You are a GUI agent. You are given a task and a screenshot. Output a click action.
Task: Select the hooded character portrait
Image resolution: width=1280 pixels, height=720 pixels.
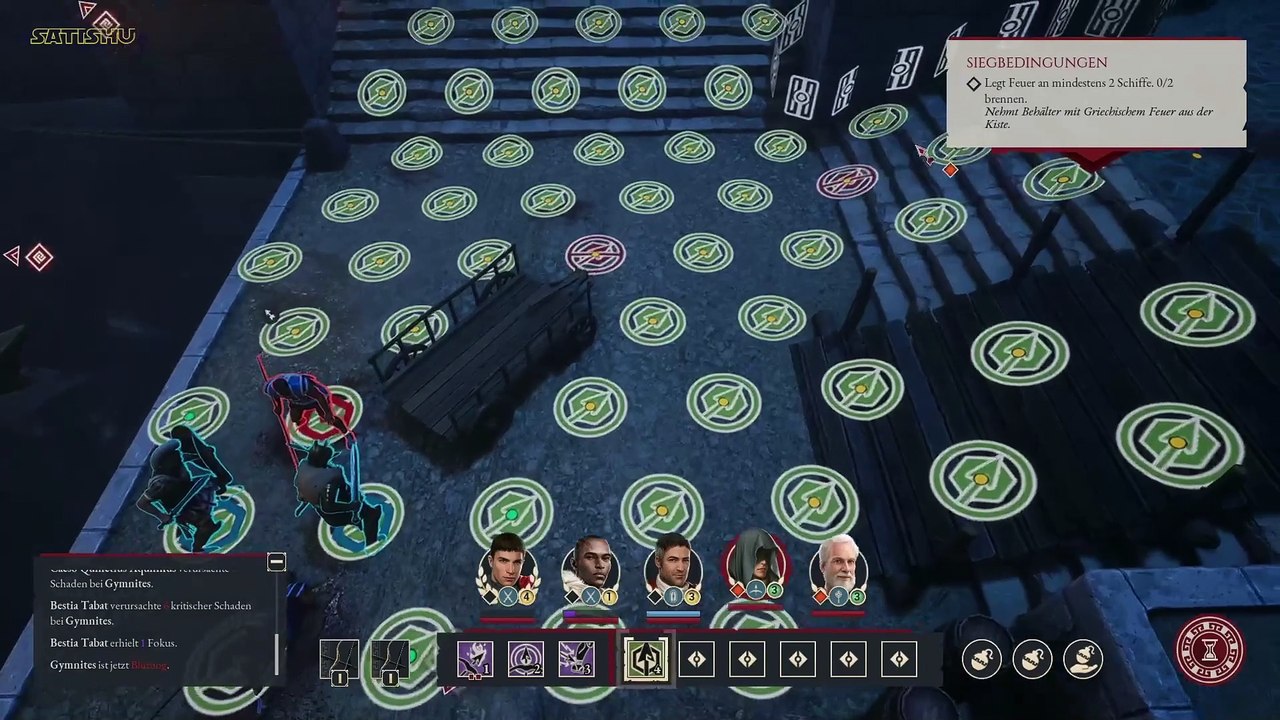[x=756, y=563]
